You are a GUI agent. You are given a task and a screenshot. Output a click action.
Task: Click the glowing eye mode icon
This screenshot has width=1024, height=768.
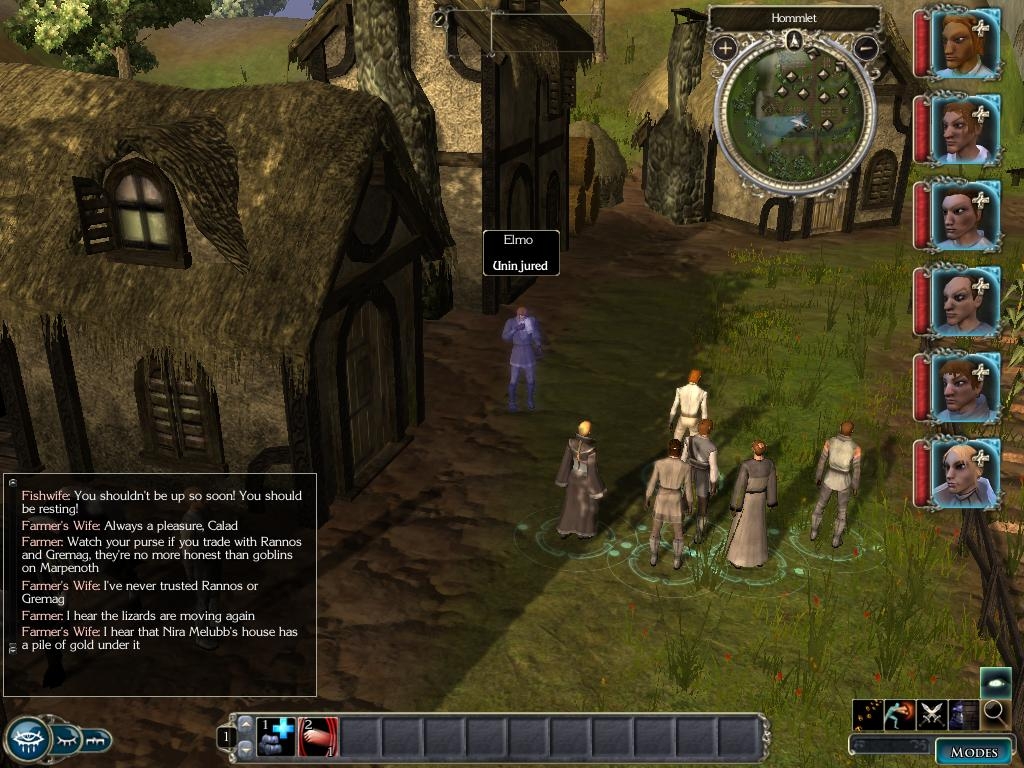pos(995,682)
